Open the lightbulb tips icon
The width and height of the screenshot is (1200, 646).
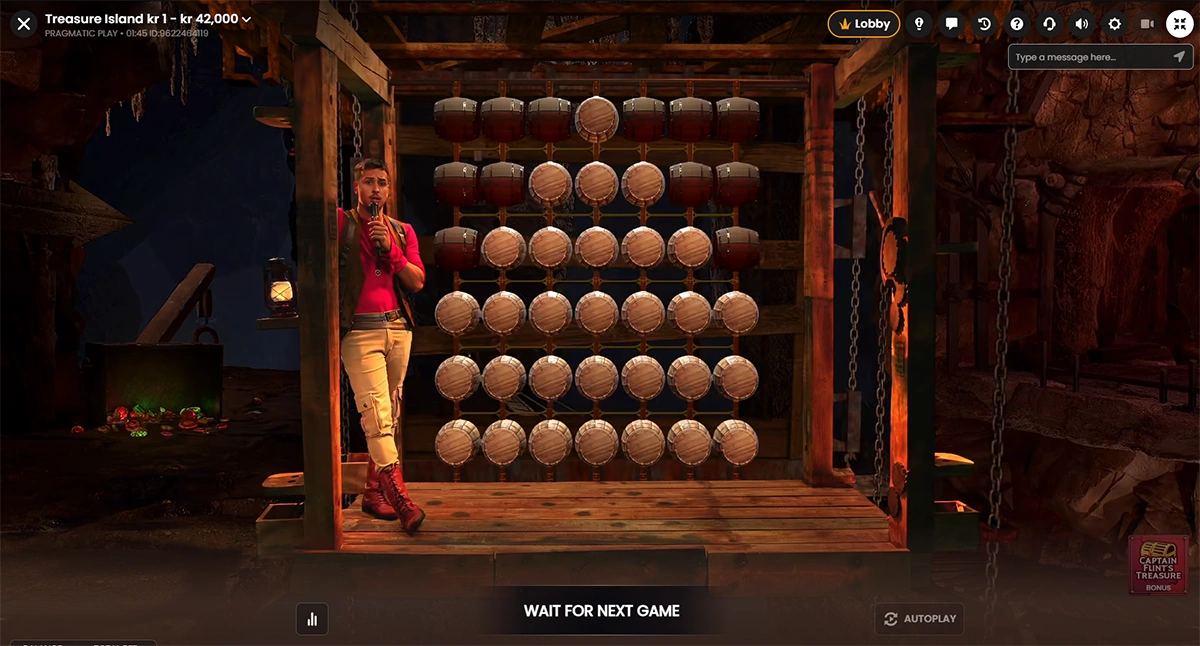pos(919,24)
